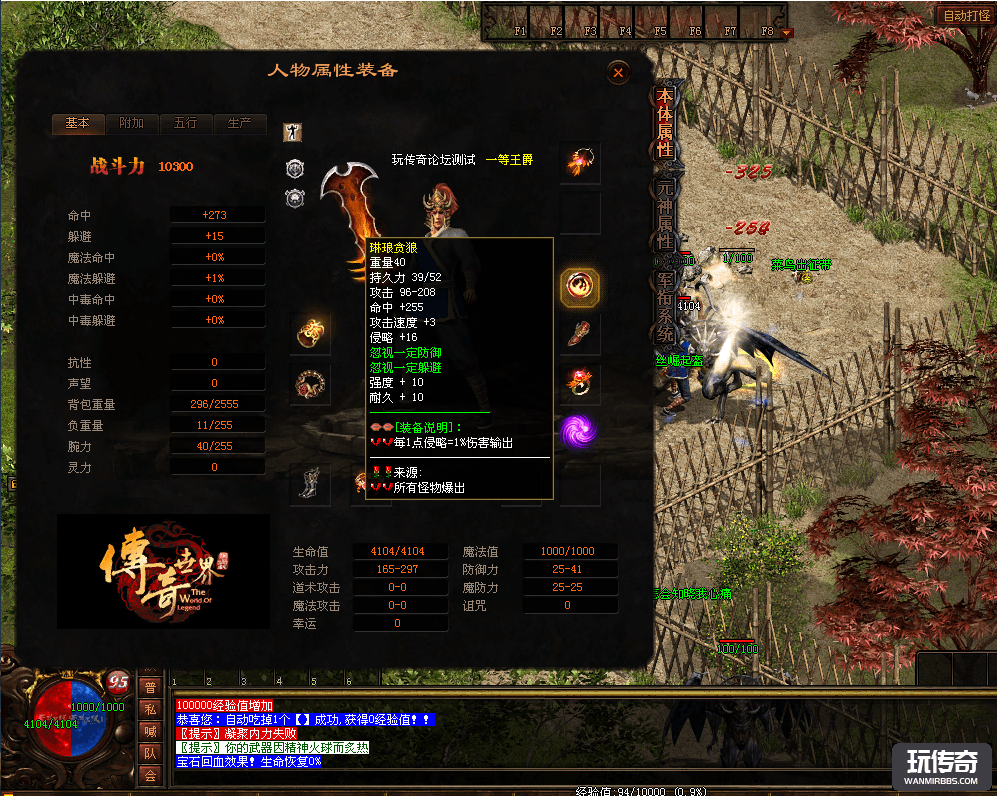Select the purple swirl gem slot
The image size is (997, 796).
[580, 431]
